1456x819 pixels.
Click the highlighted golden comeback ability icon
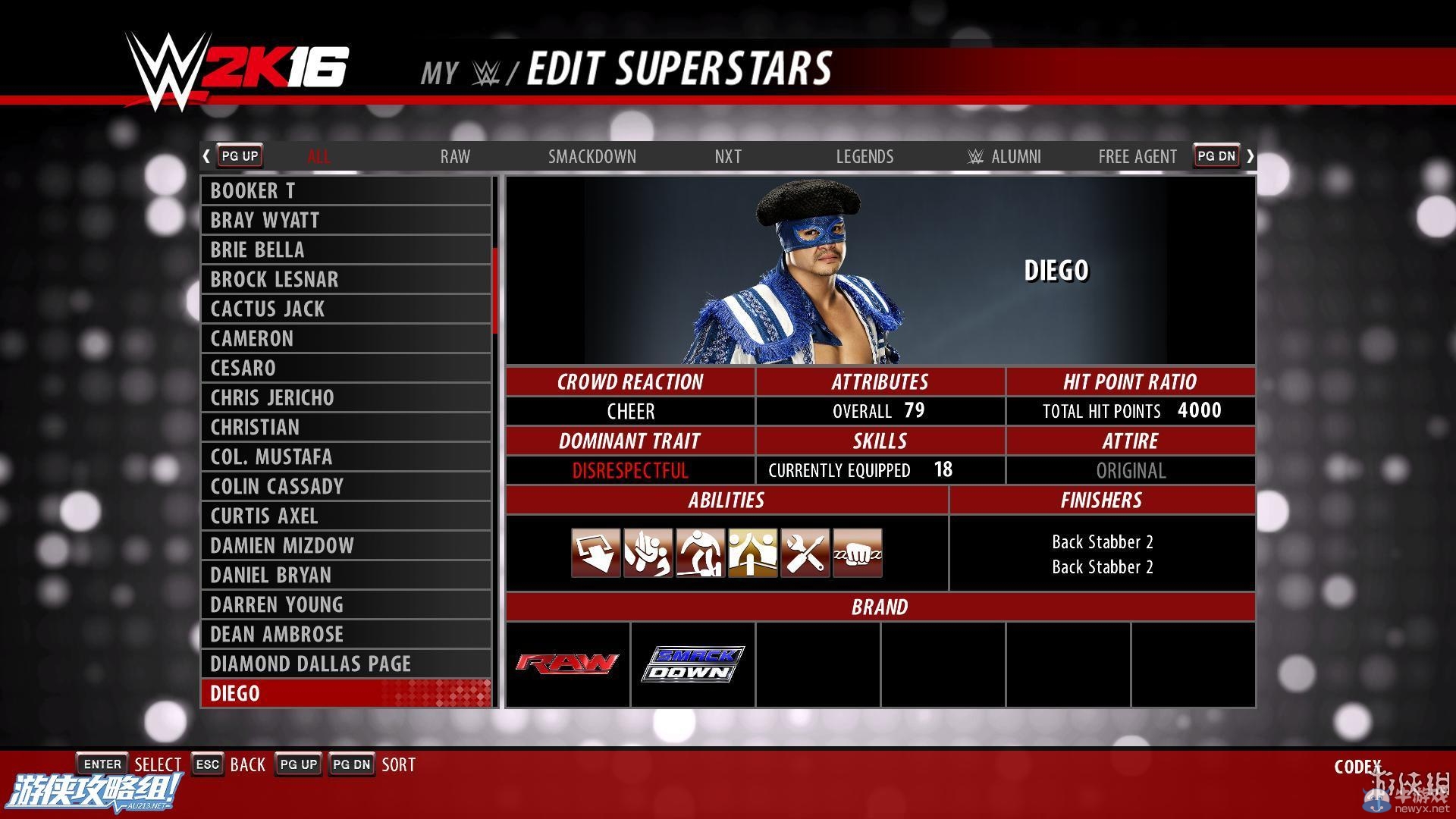[752, 554]
